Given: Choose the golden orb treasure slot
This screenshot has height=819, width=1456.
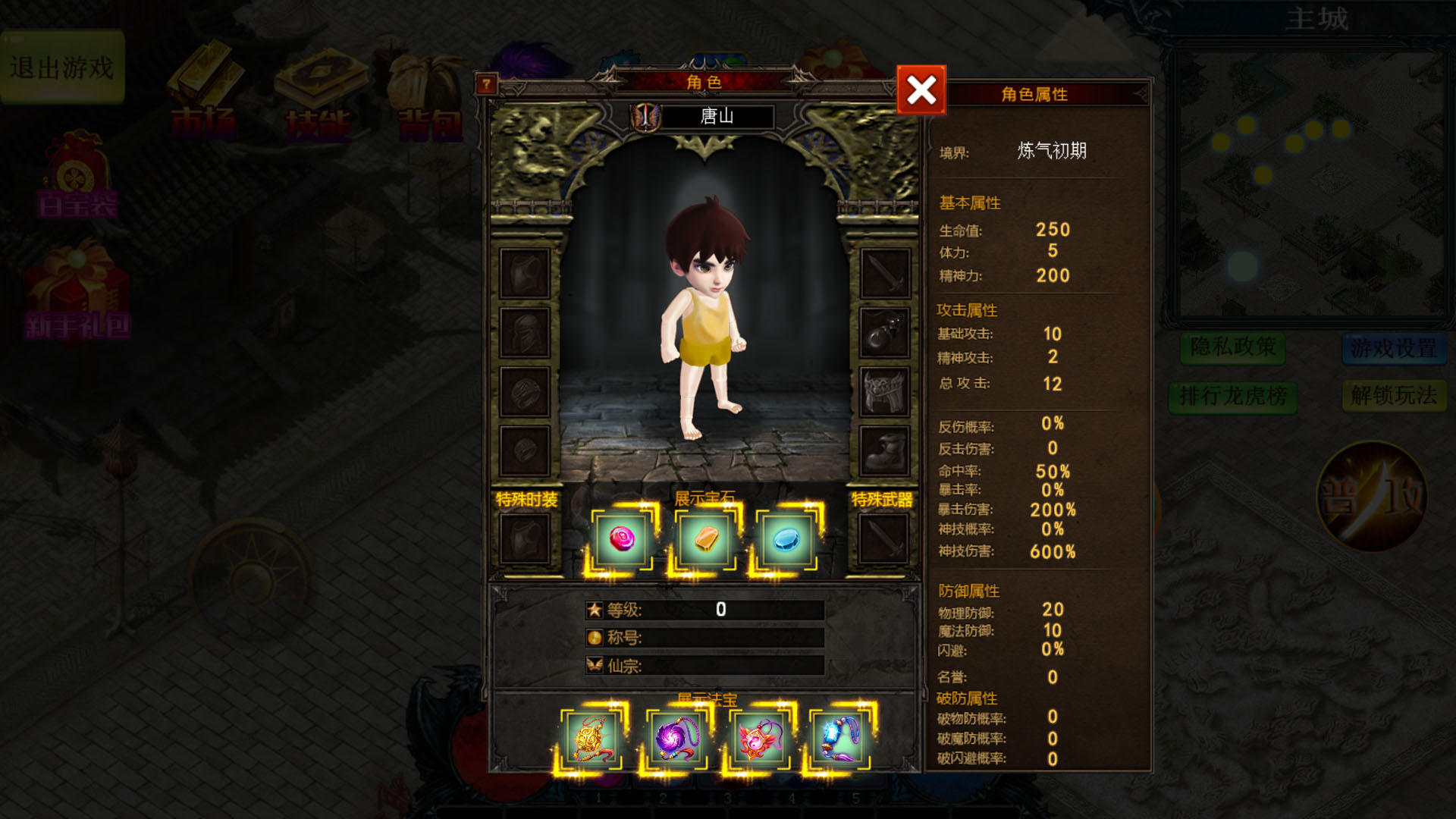Looking at the screenshot, I should tap(591, 739).
